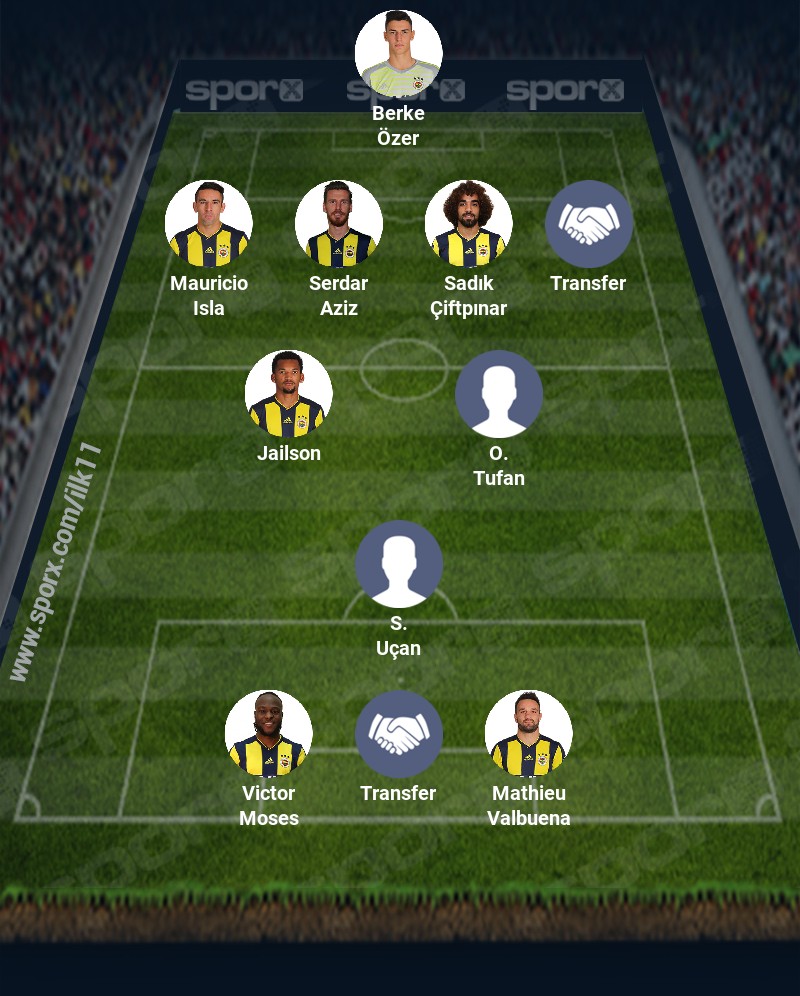
Task: Select Serdar Aziz in defense
Action: pyautogui.click(x=338, y=224)
